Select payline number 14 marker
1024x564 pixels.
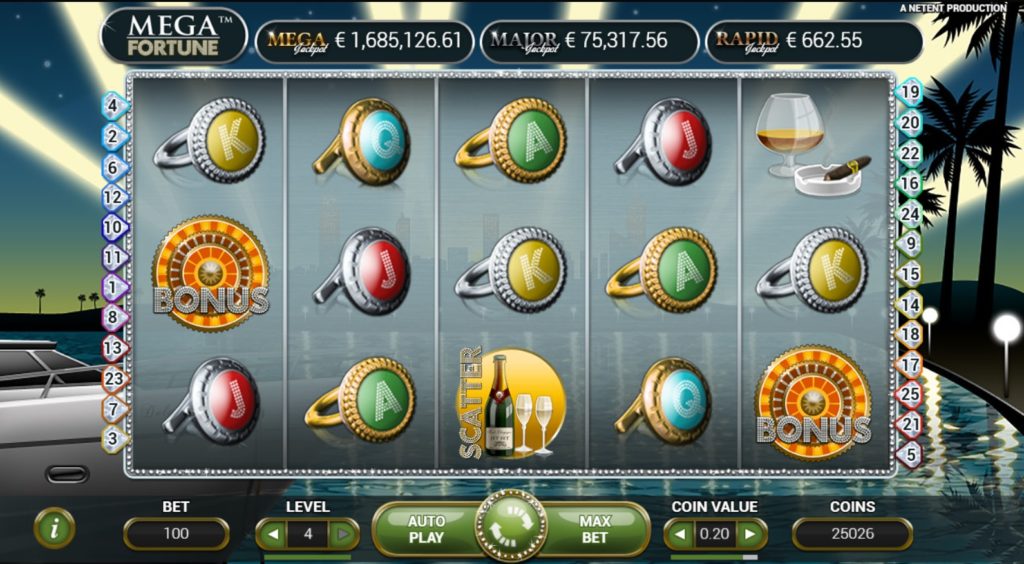[x=910, y=303]
